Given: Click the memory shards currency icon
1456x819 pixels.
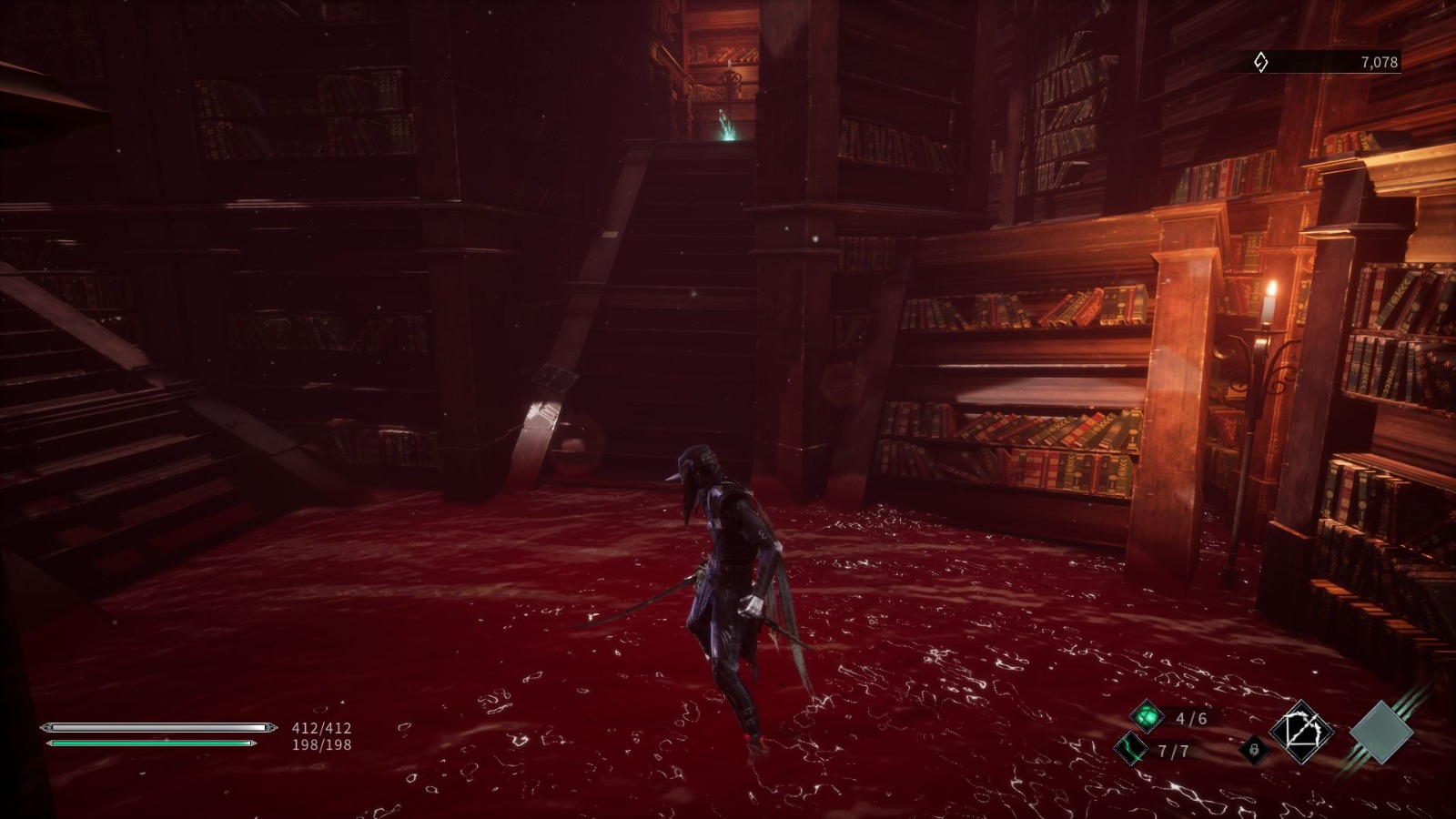Looking at the screenshot, I should click(x=1260, y=62).
